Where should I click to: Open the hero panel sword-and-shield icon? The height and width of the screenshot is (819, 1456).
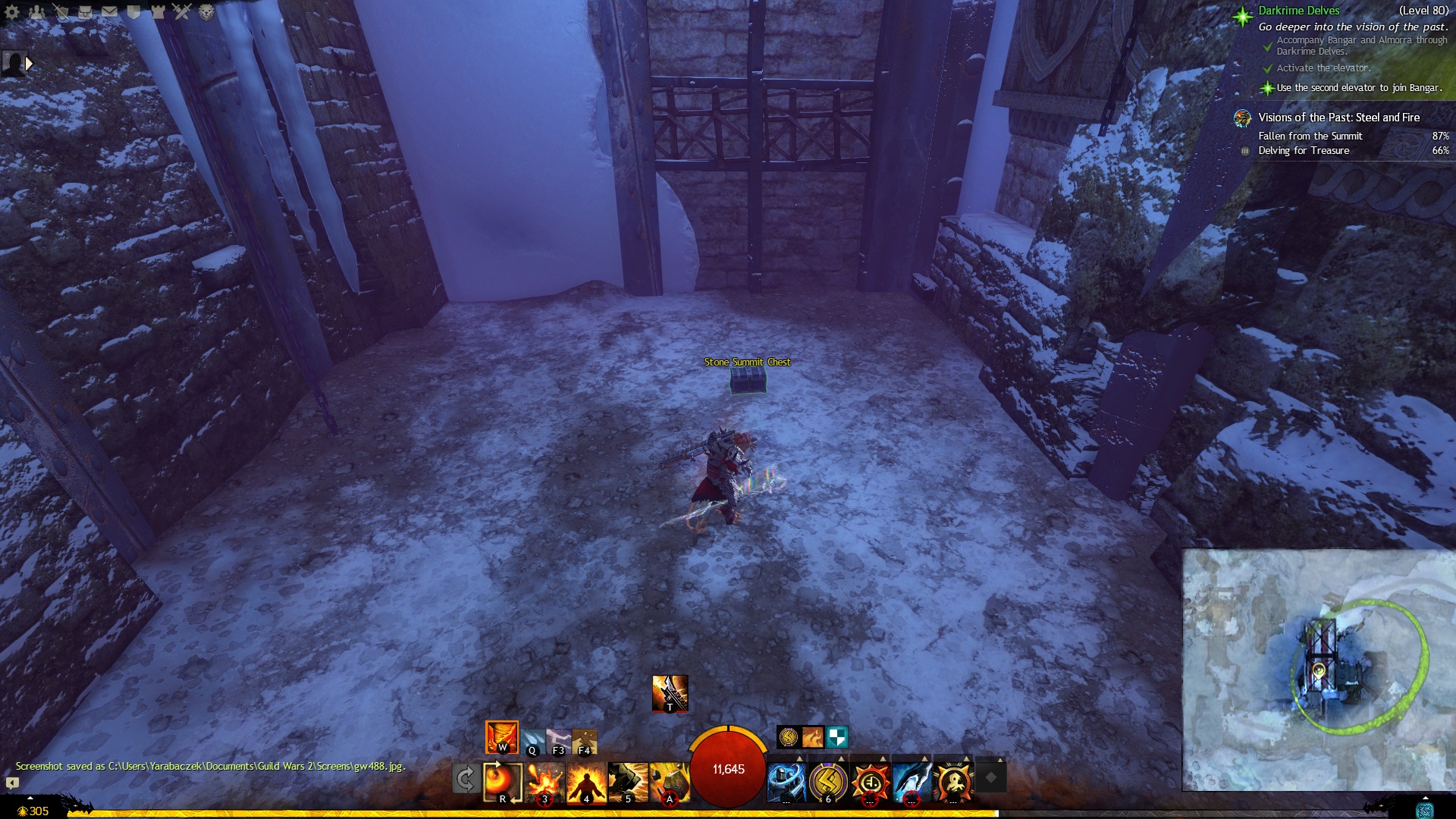[x=61, y=12]
